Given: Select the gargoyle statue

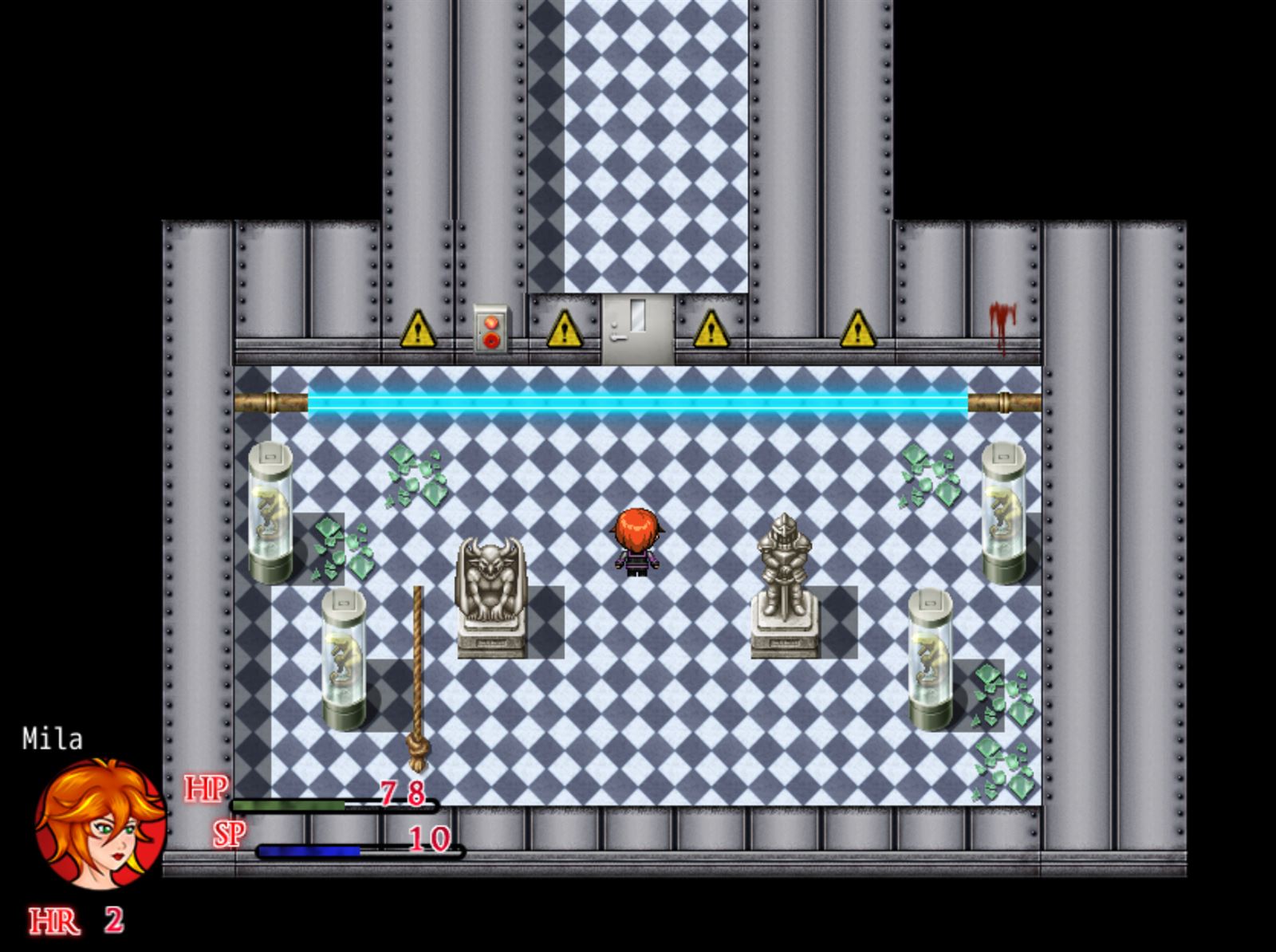Looking at the screenshot, I should click(490, 582).
